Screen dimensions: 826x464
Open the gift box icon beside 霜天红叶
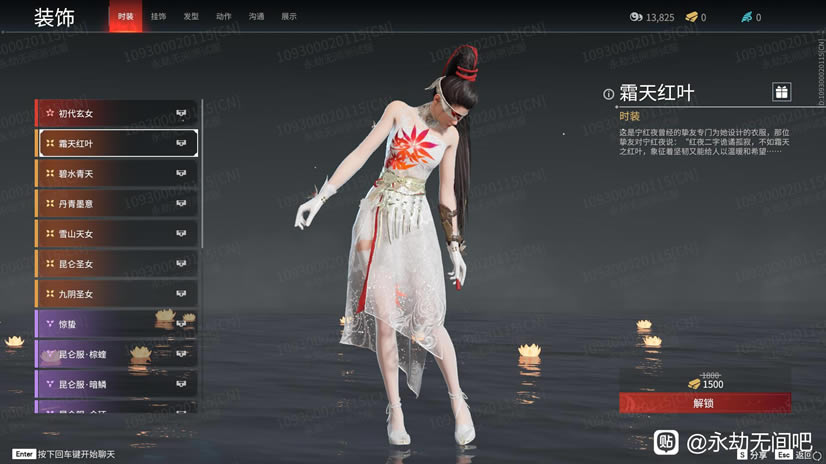click(x=781, y=92)
